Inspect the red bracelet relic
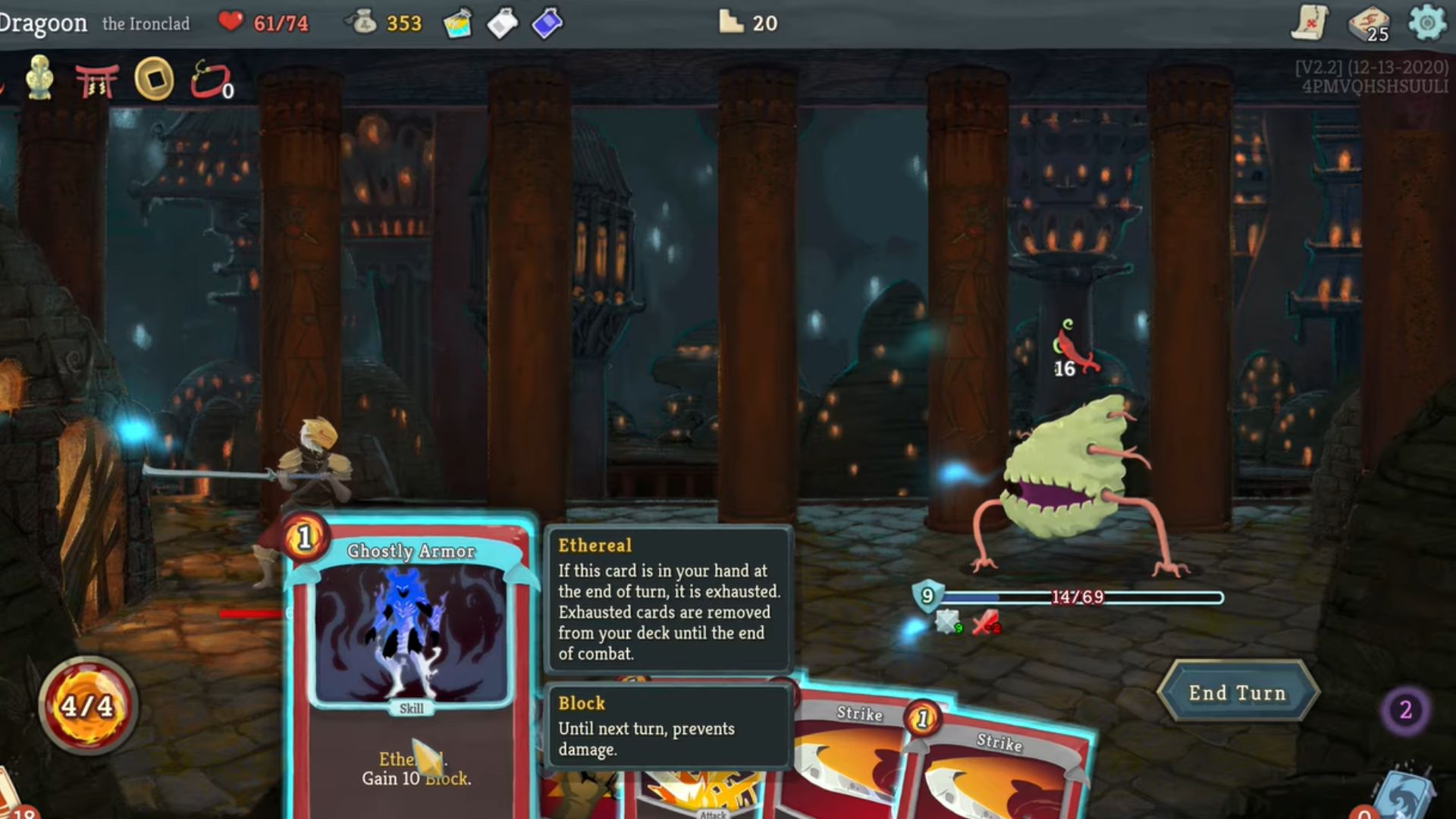Screen dimensions: 1456x819 tap(210, 80)
